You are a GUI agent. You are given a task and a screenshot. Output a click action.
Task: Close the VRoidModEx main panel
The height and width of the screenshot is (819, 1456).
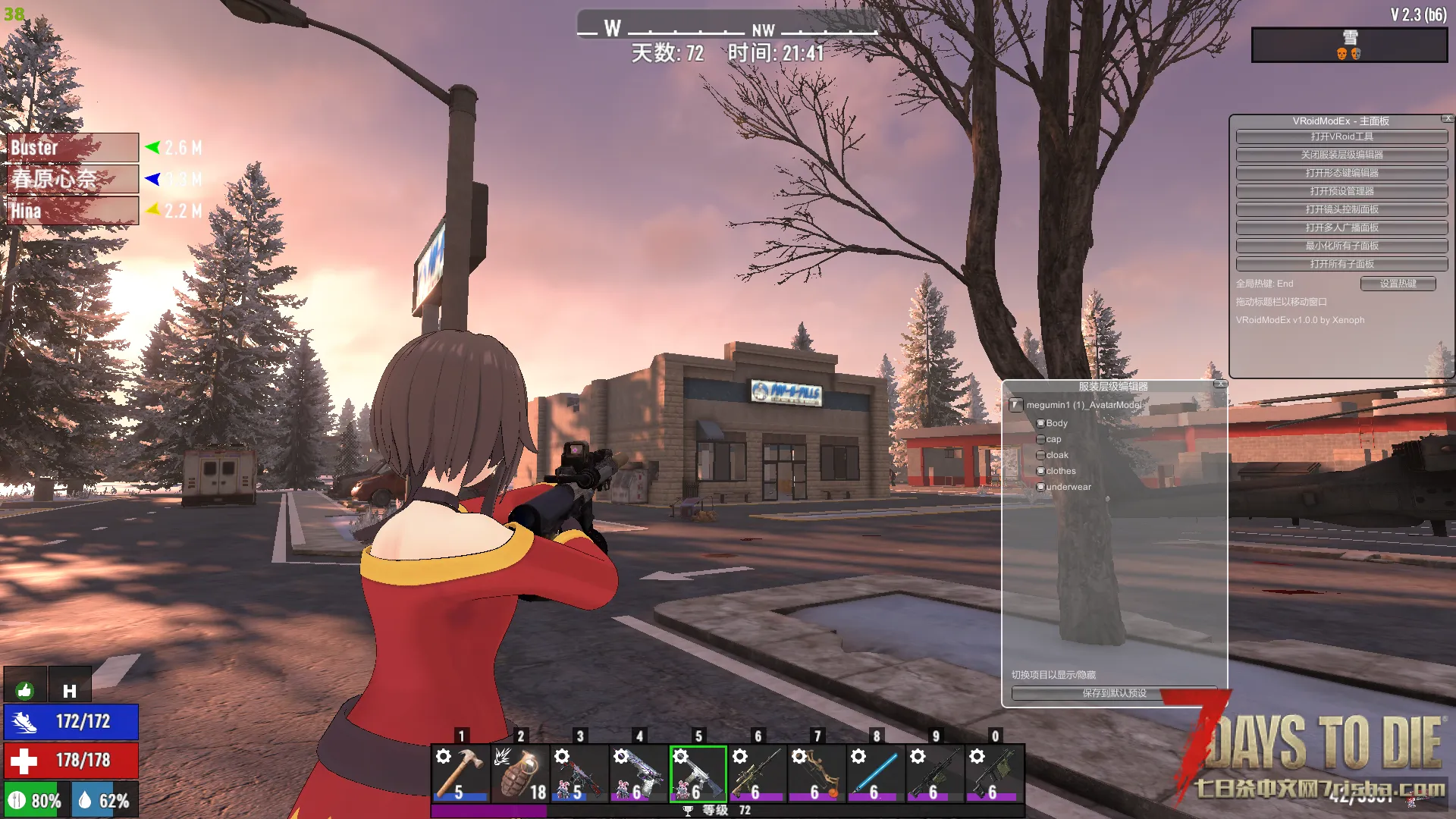[x=1448, y=119]
